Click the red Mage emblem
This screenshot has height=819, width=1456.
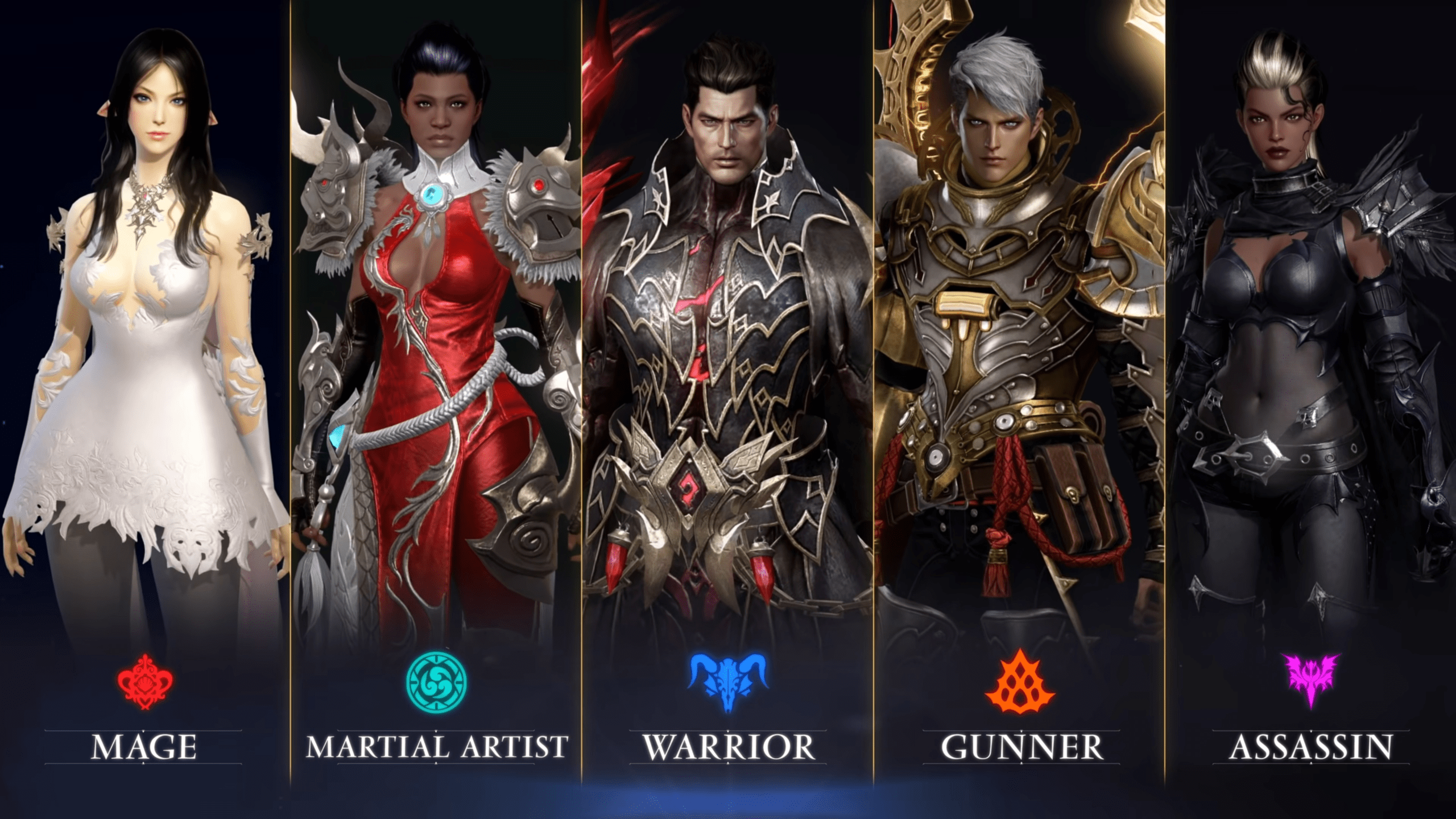pyautogui.click(x=144, y=682)
